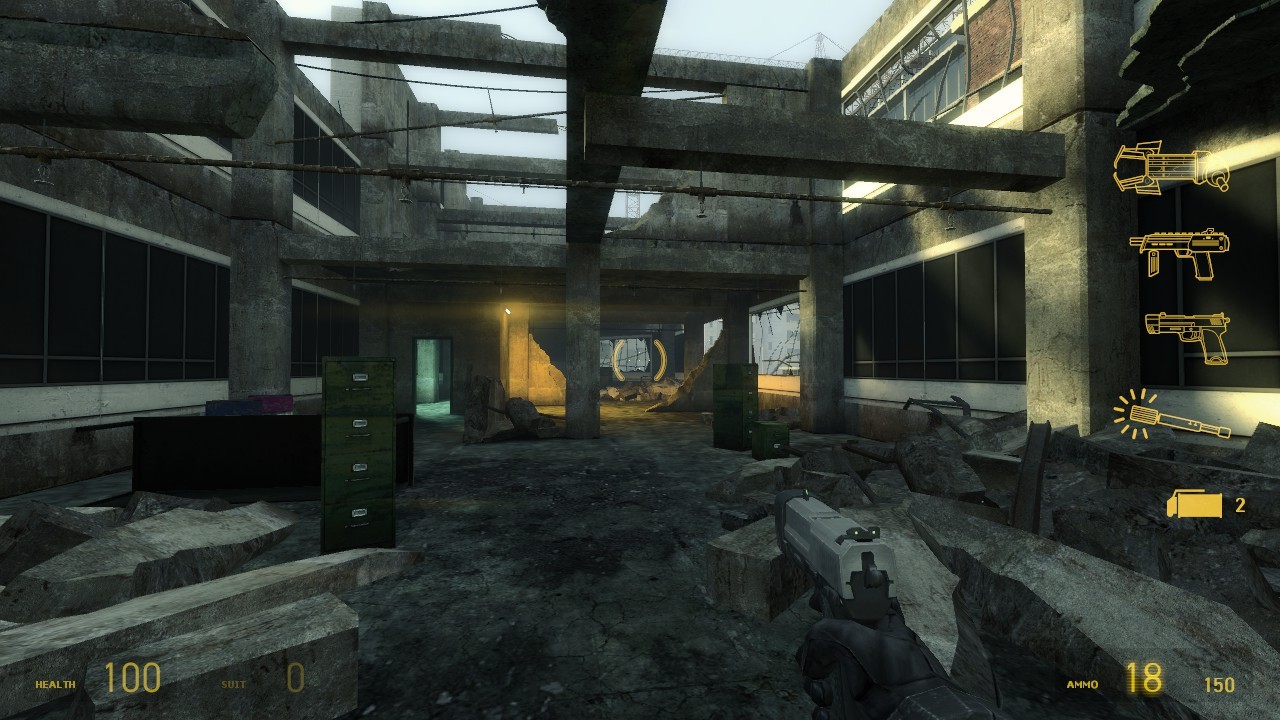1280x720 pixels.
Task: Switch to the SMG weapon icon
Action: [x=1179, y=251]
